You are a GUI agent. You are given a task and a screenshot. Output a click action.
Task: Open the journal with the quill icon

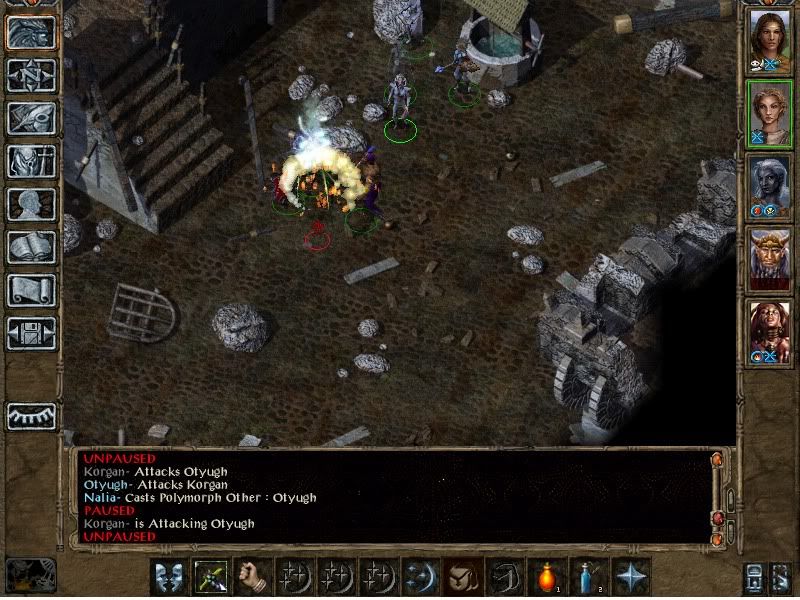pyautogui.click(x=32, y=118)
